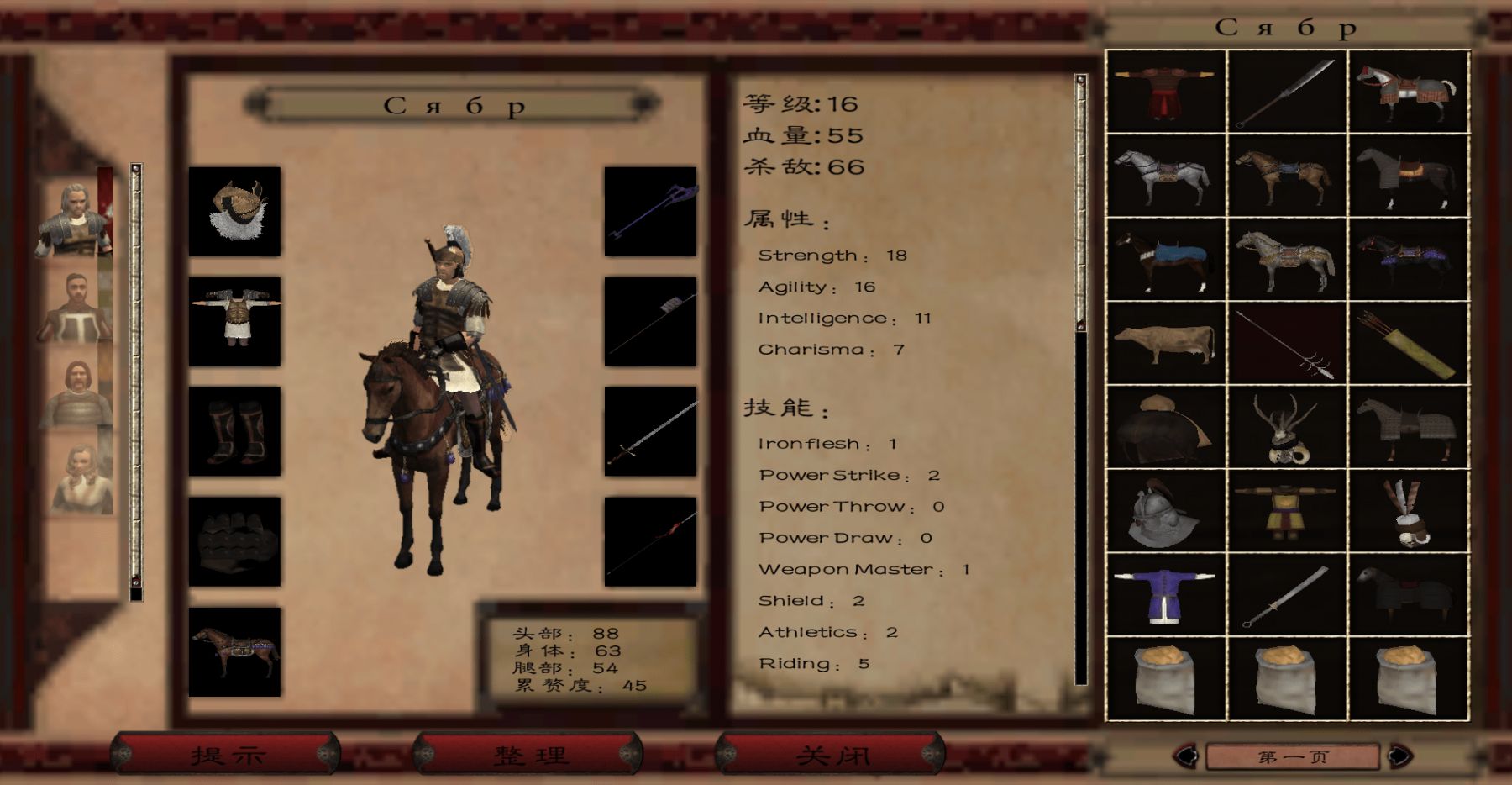Viewport: 1512px width, 785px height.
Task: Select the blue-blanketed horse in inventory
Action: [x=1166, y=259]
